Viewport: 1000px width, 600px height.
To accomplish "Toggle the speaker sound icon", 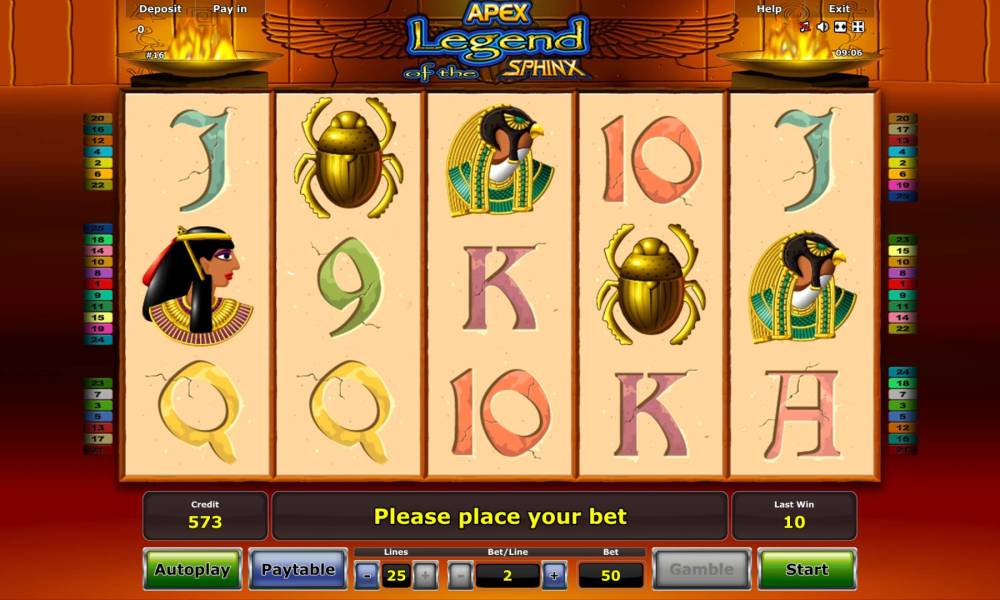I will [822, 27].
